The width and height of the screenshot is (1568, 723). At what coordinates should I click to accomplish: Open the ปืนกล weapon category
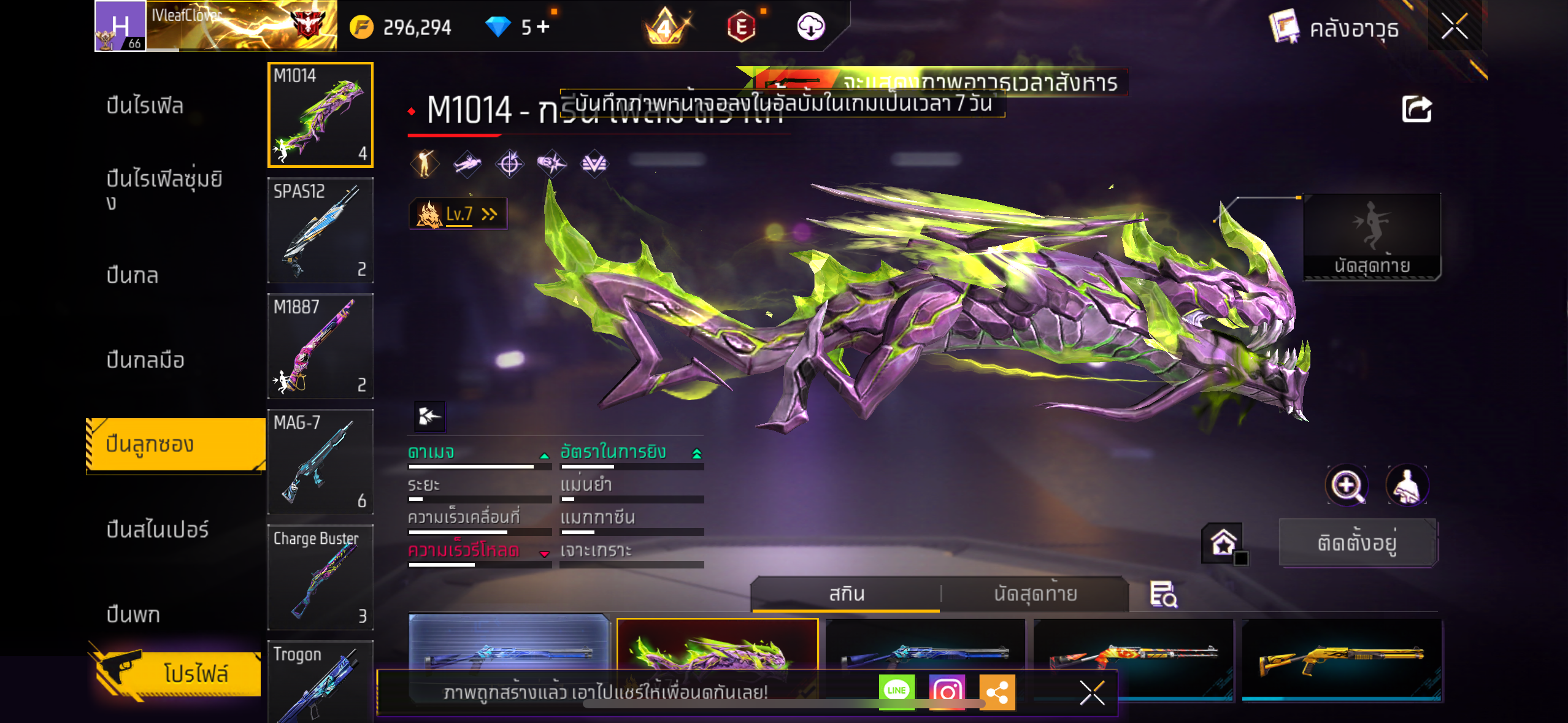pyautogui.click(x=133, y=275)
